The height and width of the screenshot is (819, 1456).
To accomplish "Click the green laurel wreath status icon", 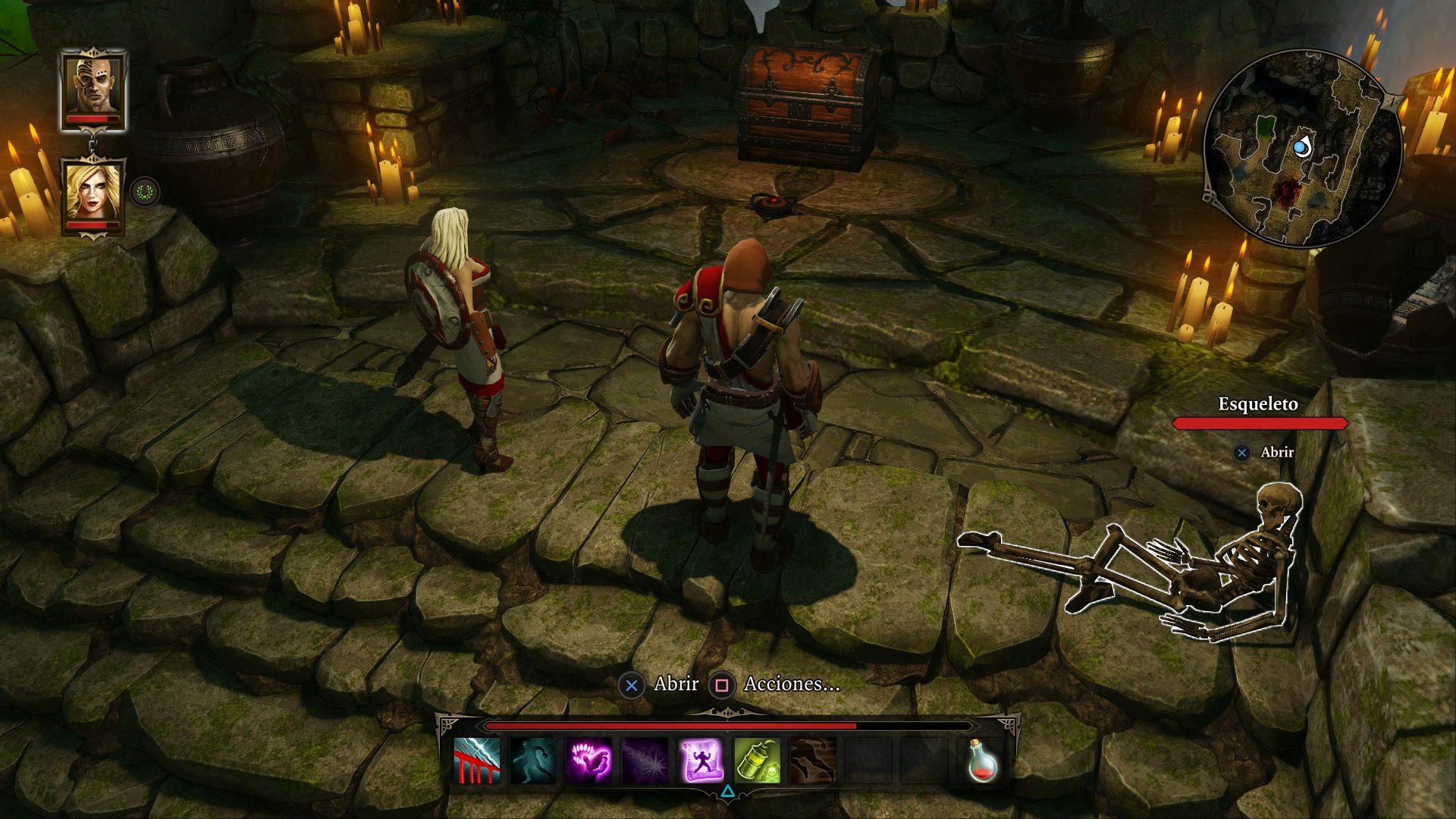I will pos(145,192).
